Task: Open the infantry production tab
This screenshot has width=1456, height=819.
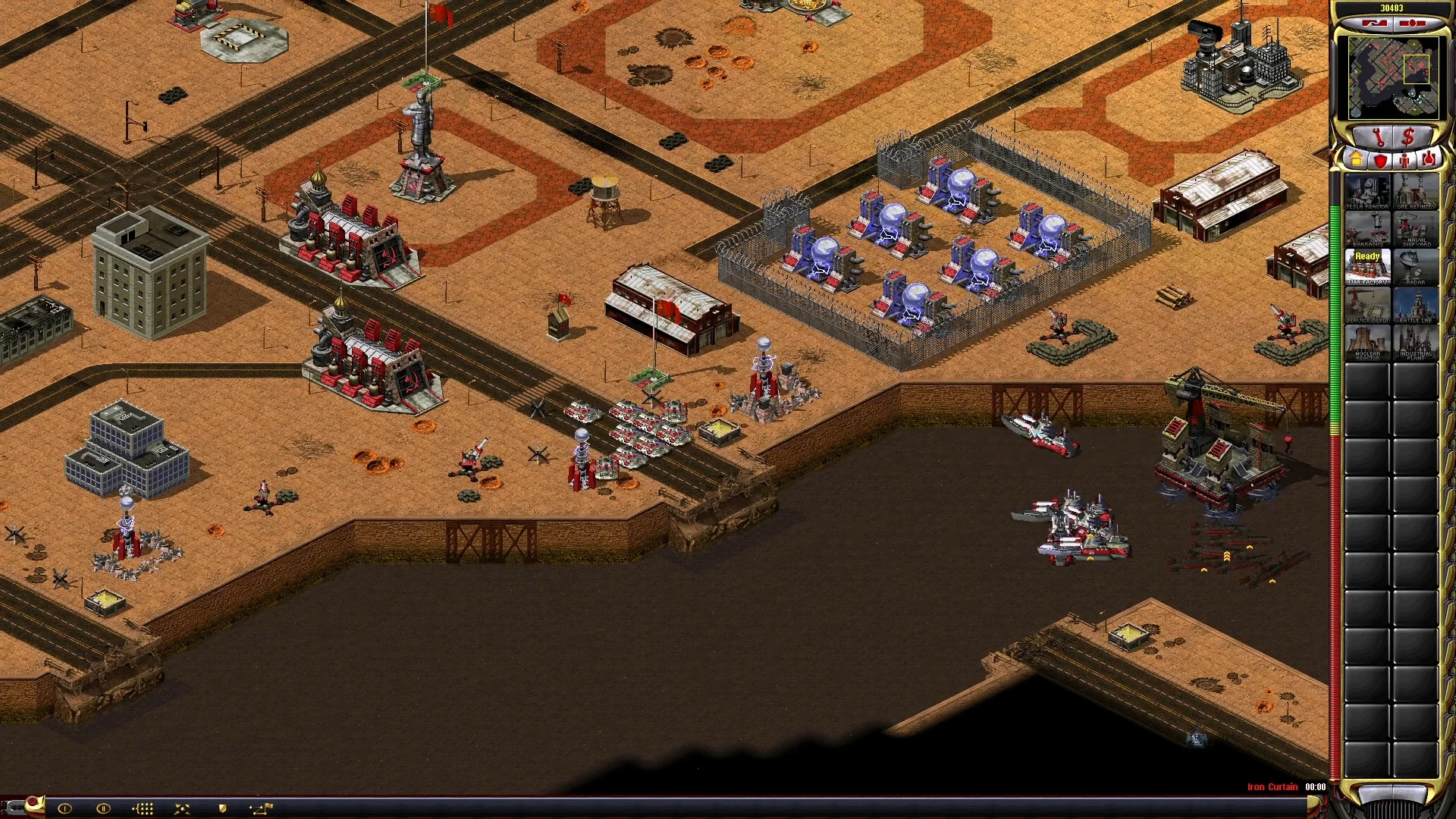Action: 1404,160
